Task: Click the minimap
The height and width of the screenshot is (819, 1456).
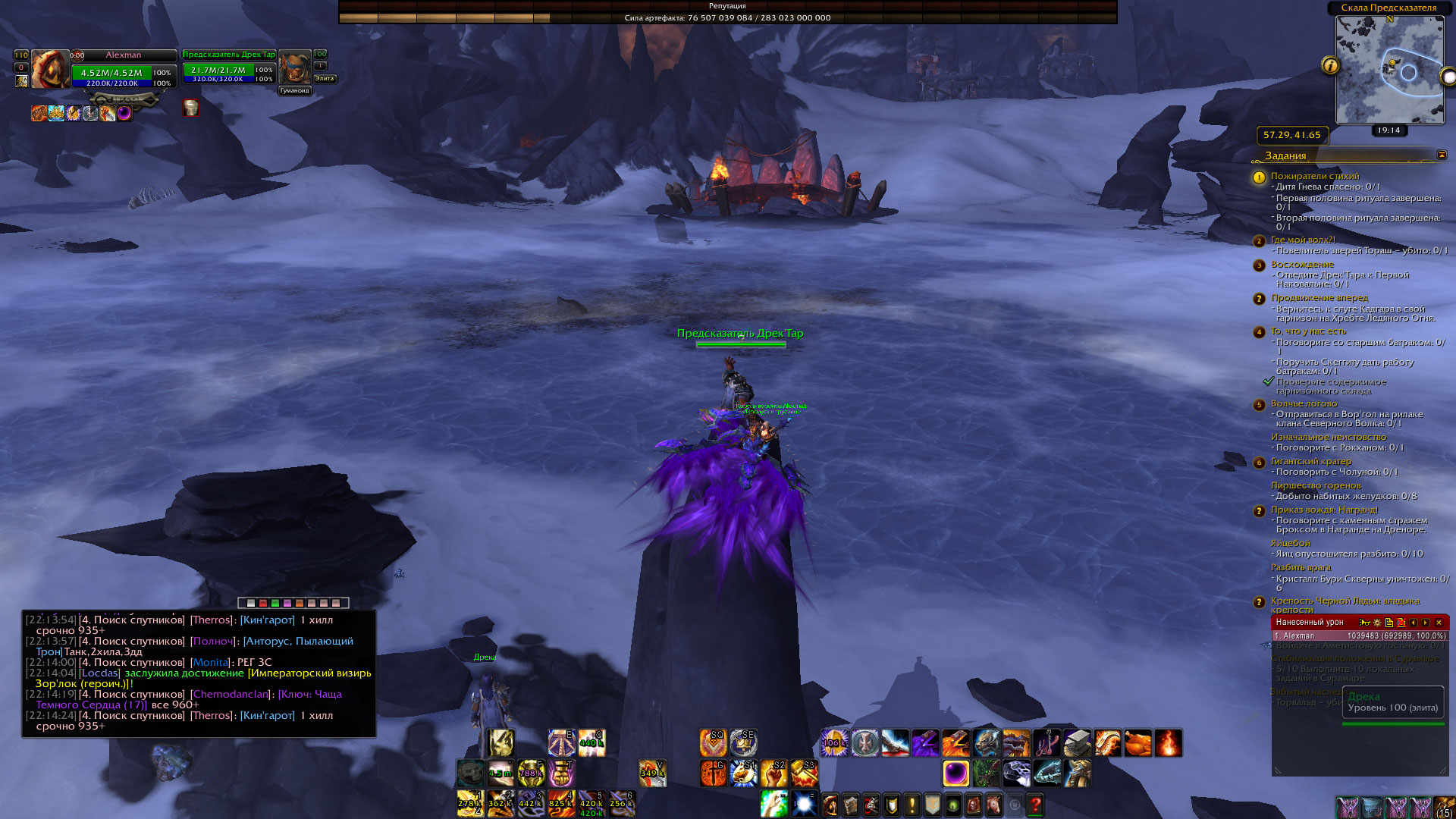Action: point(1389,70)
